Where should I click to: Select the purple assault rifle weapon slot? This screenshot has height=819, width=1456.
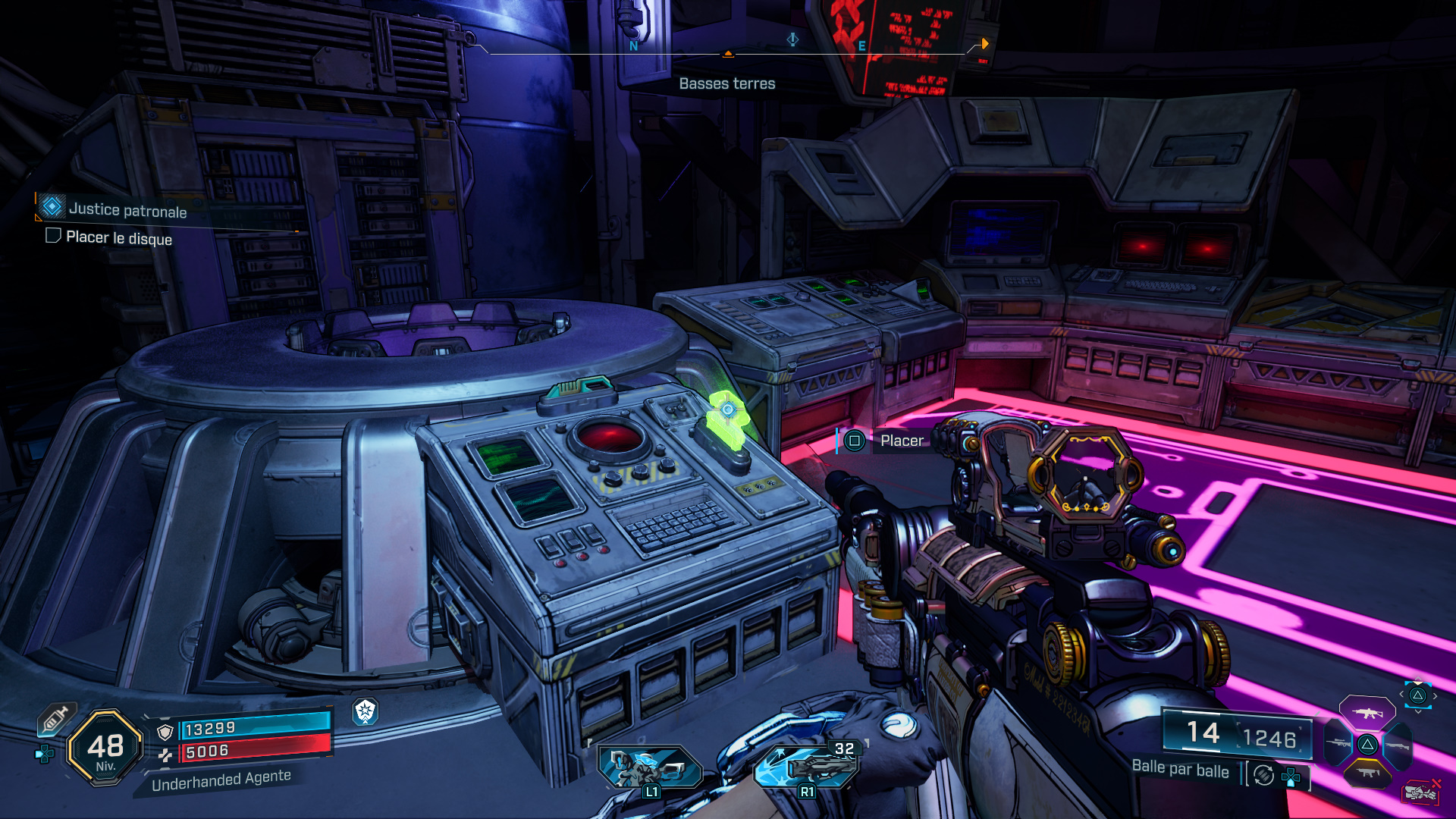coord(1367,713)
